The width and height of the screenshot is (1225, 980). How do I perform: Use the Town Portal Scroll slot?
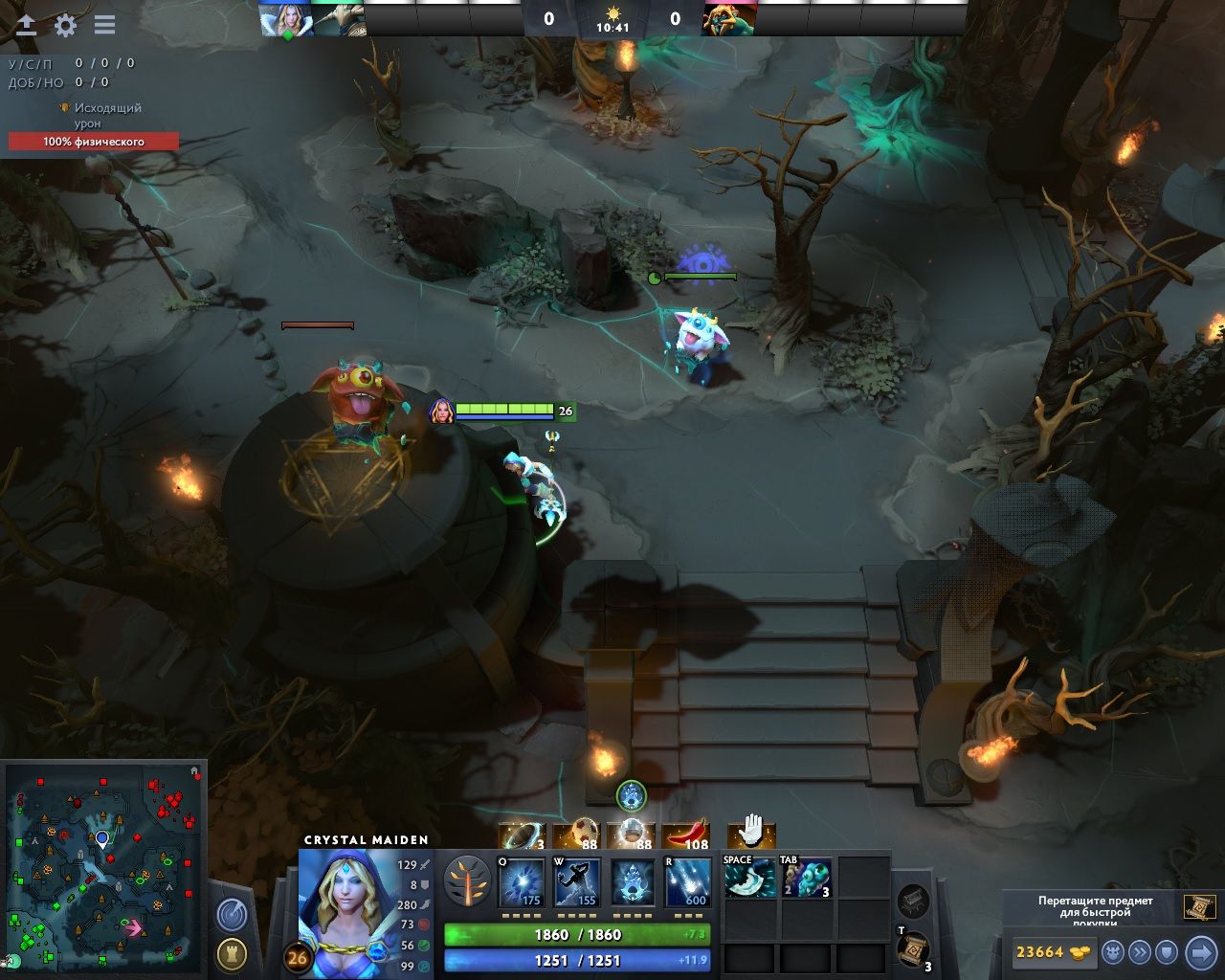pos(914,949)
